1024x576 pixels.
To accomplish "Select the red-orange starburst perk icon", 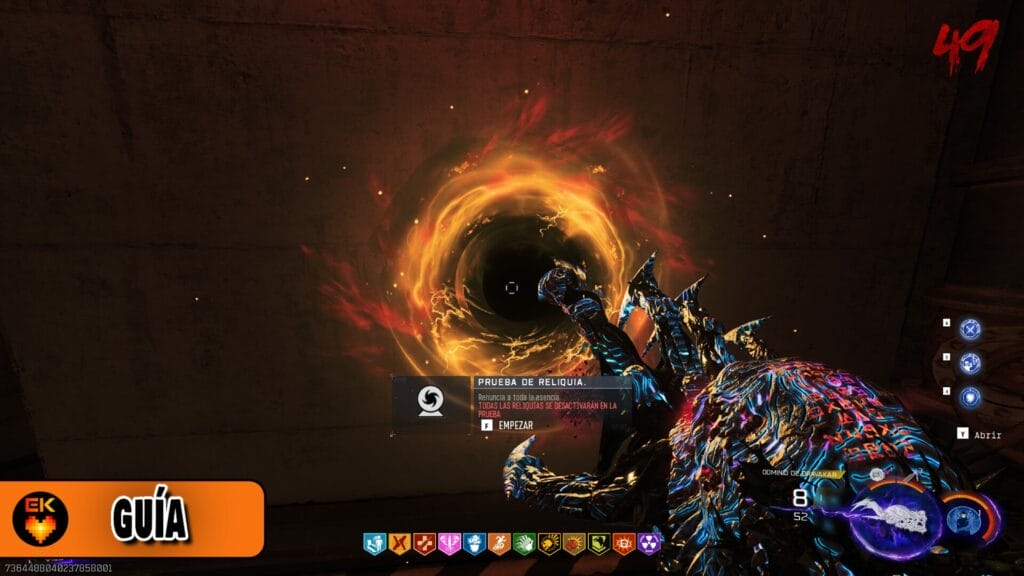I will tap(573, 543).
